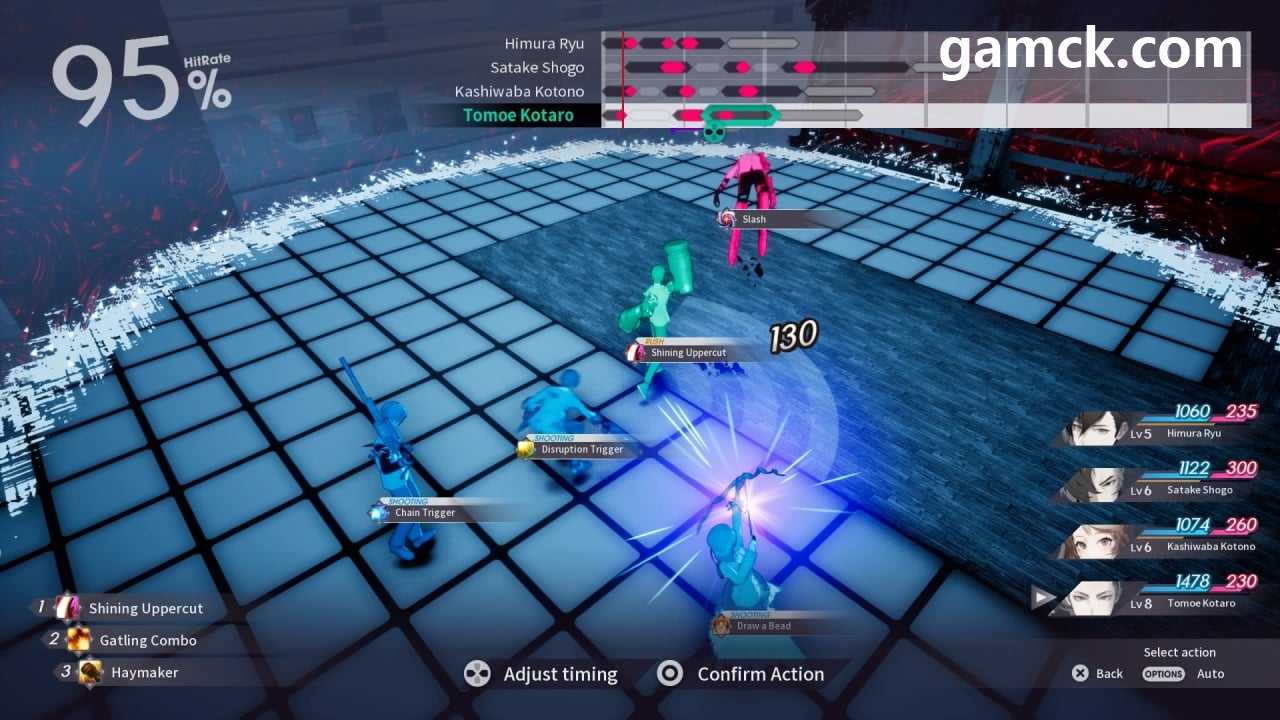Click the Confirm Action label
This screenshot has height=720, width=1280.
(760, 674)
